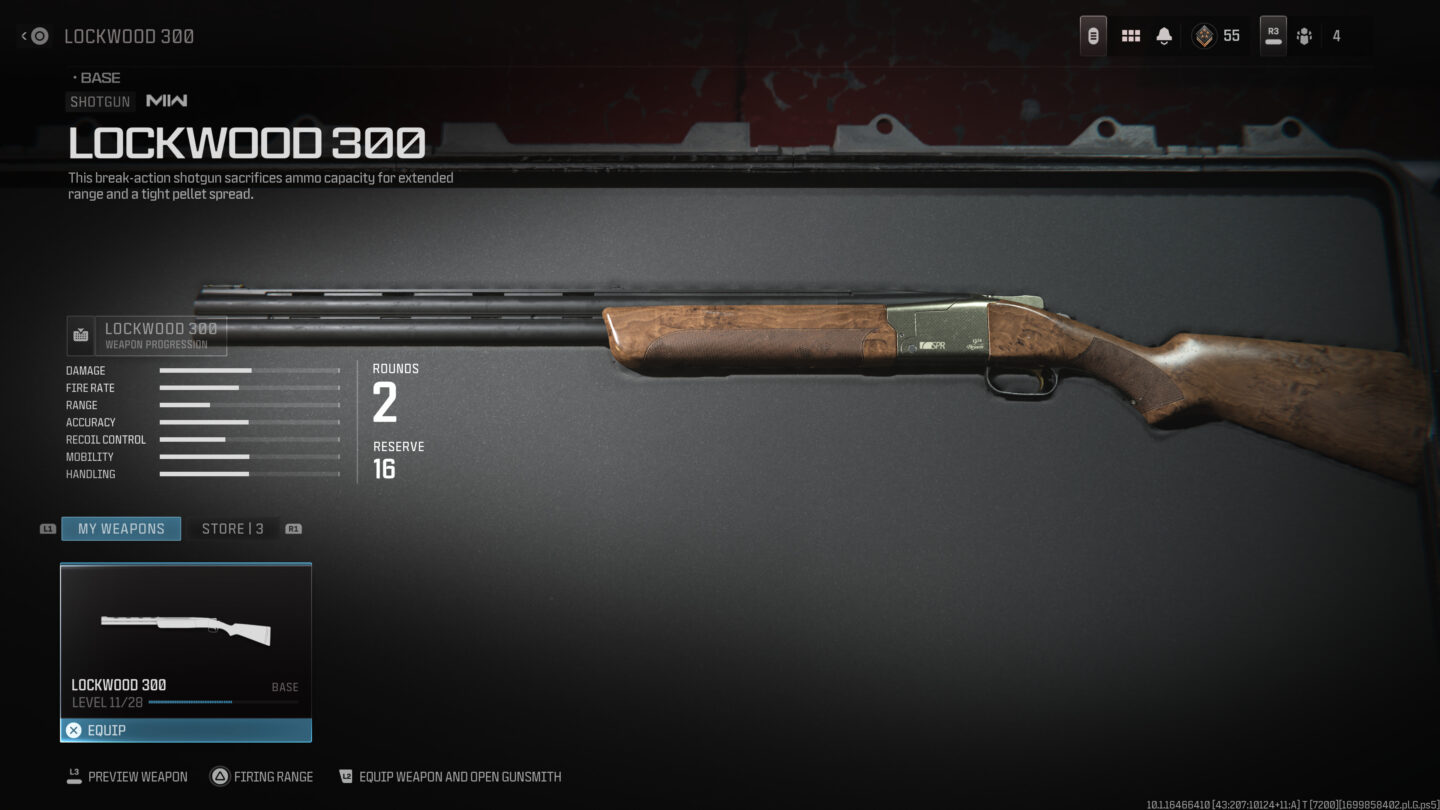Equip the Lockwood 300

[x=186, y=730]
